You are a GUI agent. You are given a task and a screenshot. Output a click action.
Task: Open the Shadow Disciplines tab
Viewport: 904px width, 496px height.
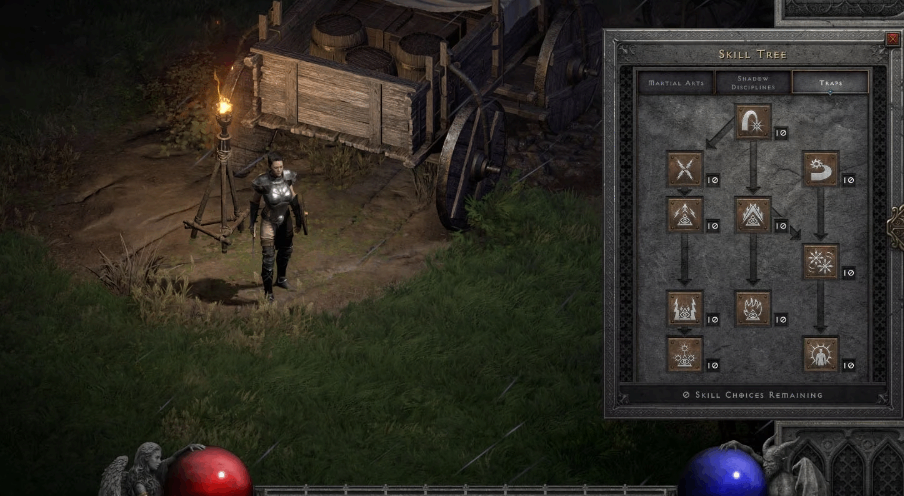(x=752, y=82)
